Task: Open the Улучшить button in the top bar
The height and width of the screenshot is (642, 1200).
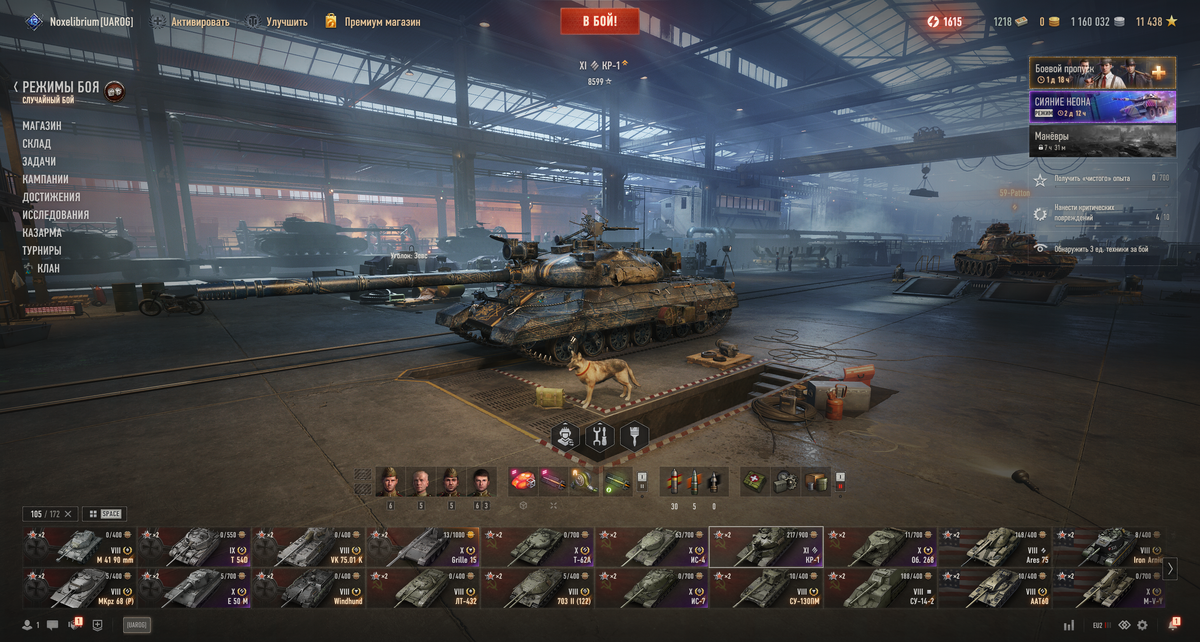Action: coord(277,21)
